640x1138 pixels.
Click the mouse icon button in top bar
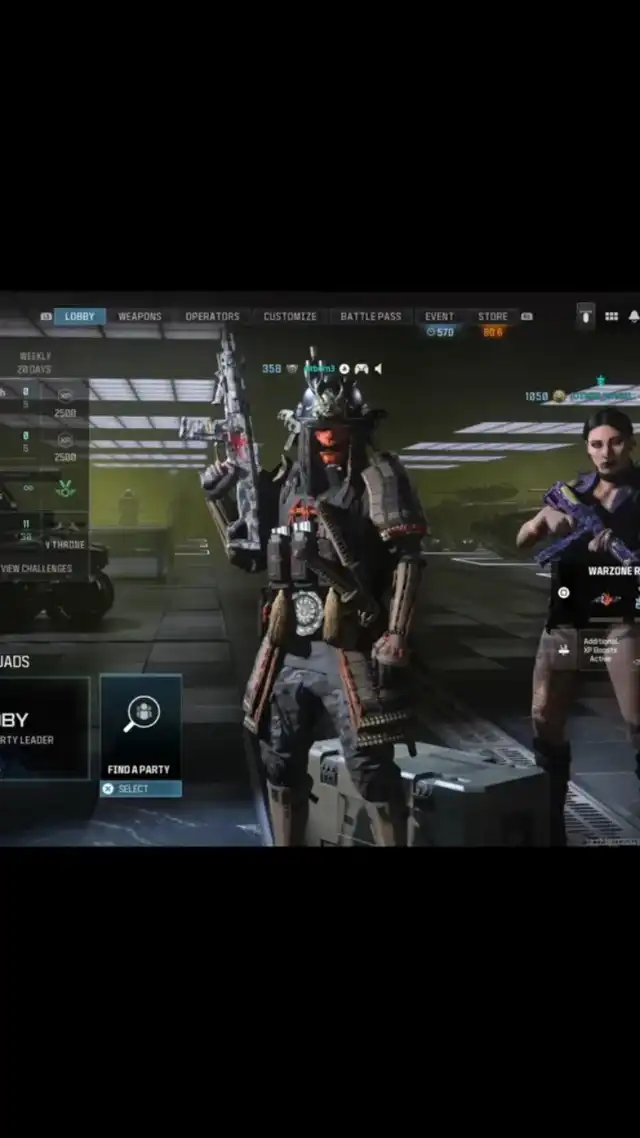(x=586, y=317)
